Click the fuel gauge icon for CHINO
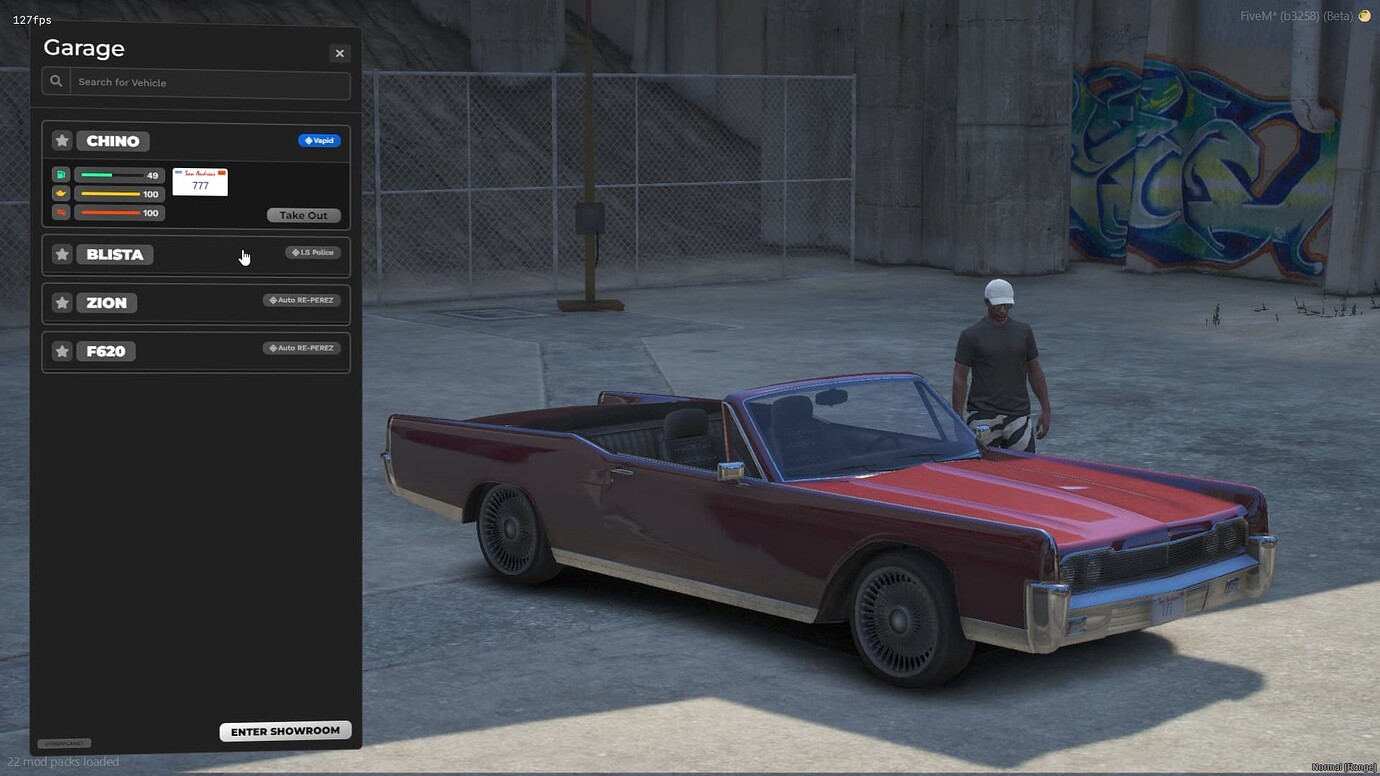The width and height of the screenshot is (1380, 776). point(60,174)
